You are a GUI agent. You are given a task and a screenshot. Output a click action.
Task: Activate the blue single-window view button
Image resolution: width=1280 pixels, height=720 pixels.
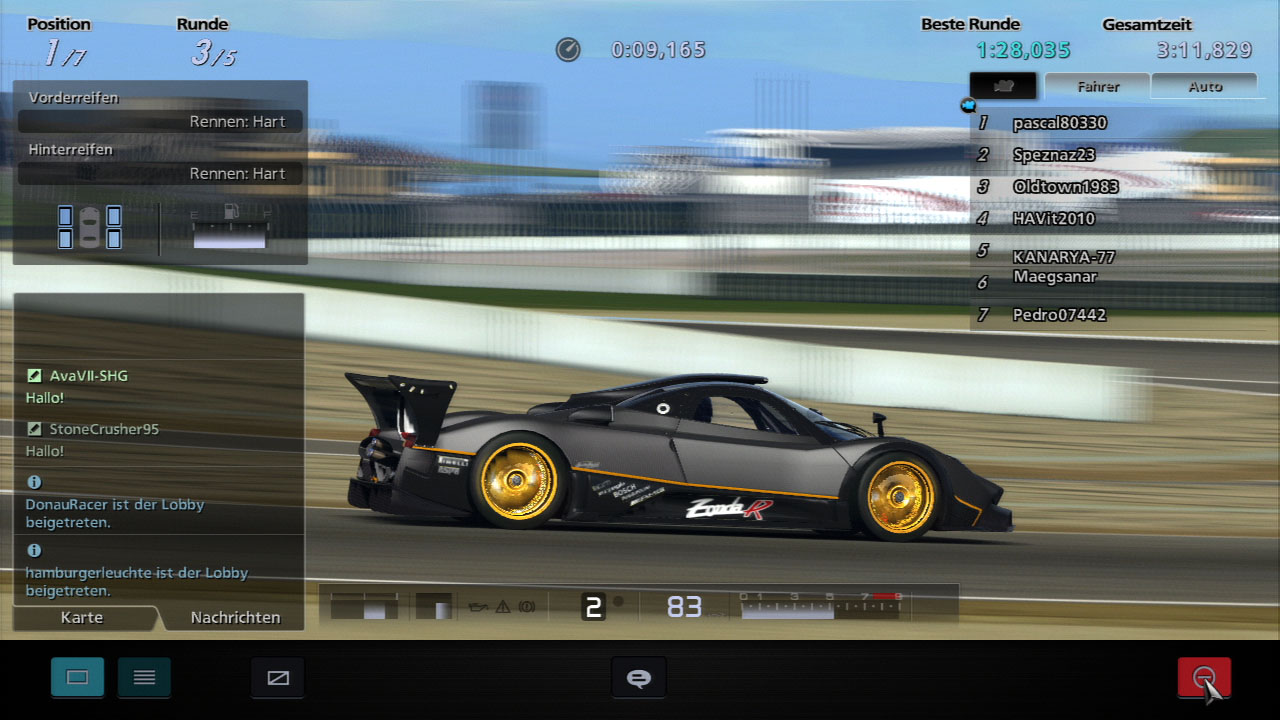click(77, 677)
